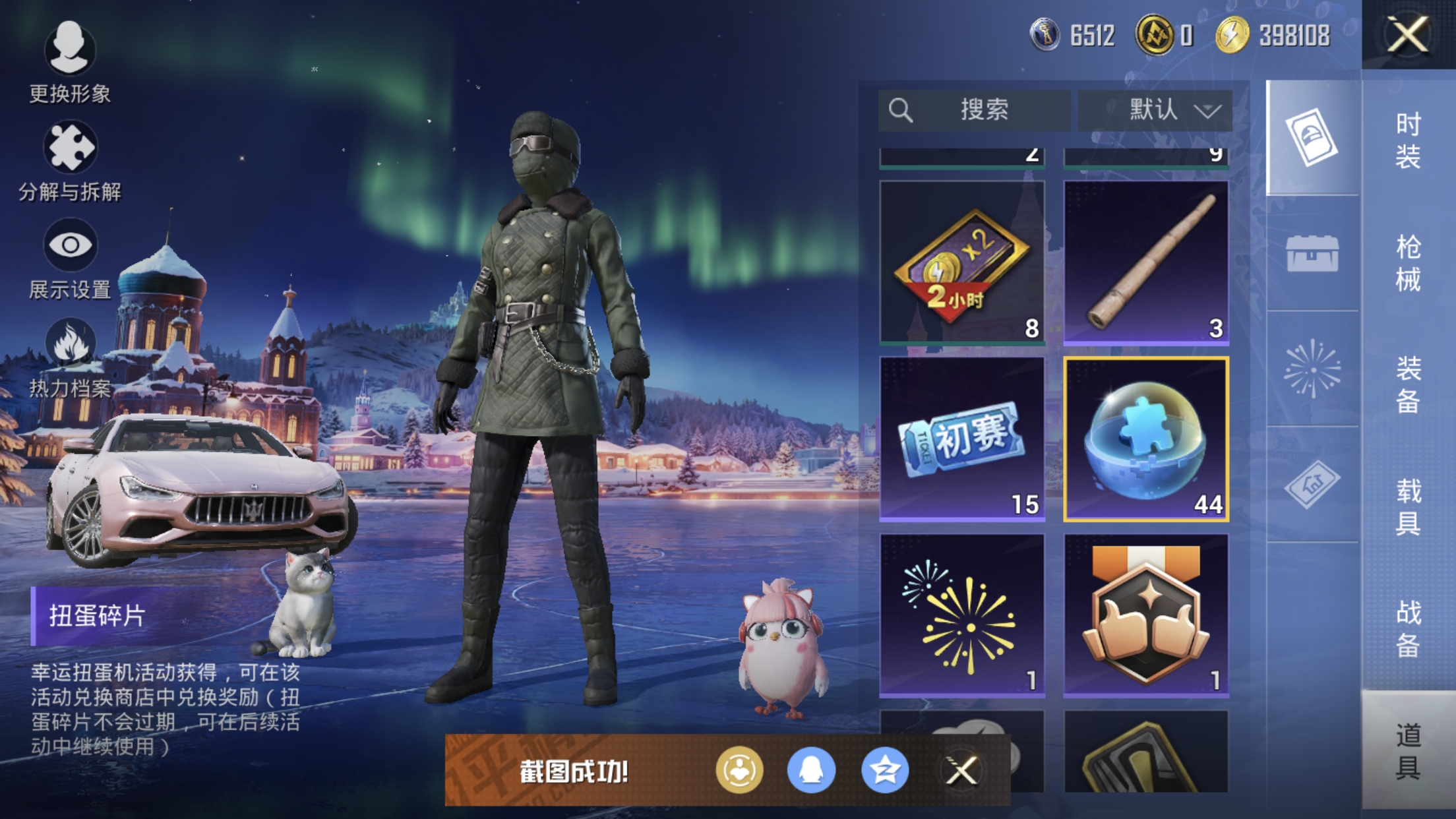Dismiss the 截图成功 screenshot banner

pos(961,770)
